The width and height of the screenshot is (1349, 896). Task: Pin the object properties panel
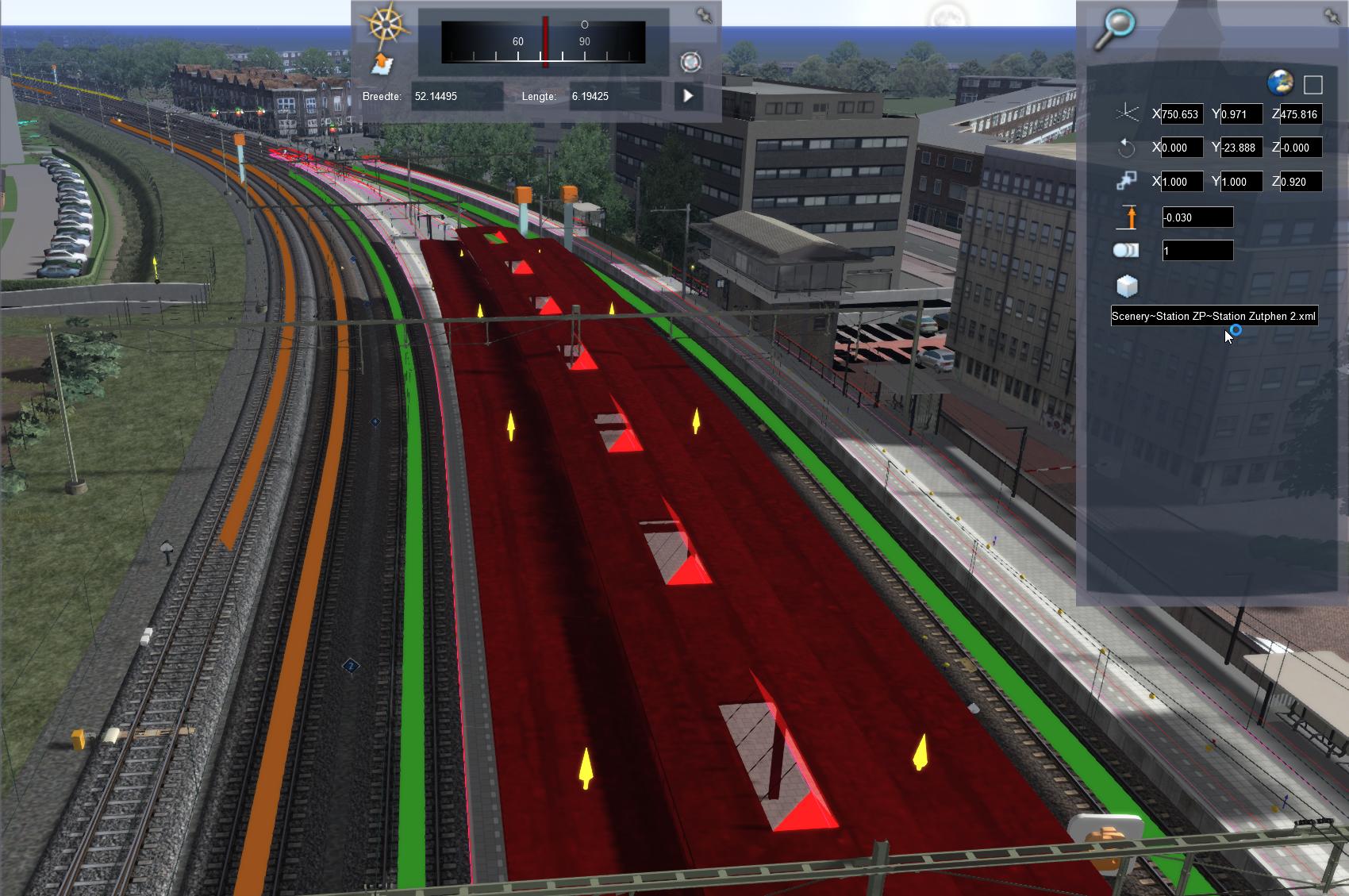tap(1332, 15)
